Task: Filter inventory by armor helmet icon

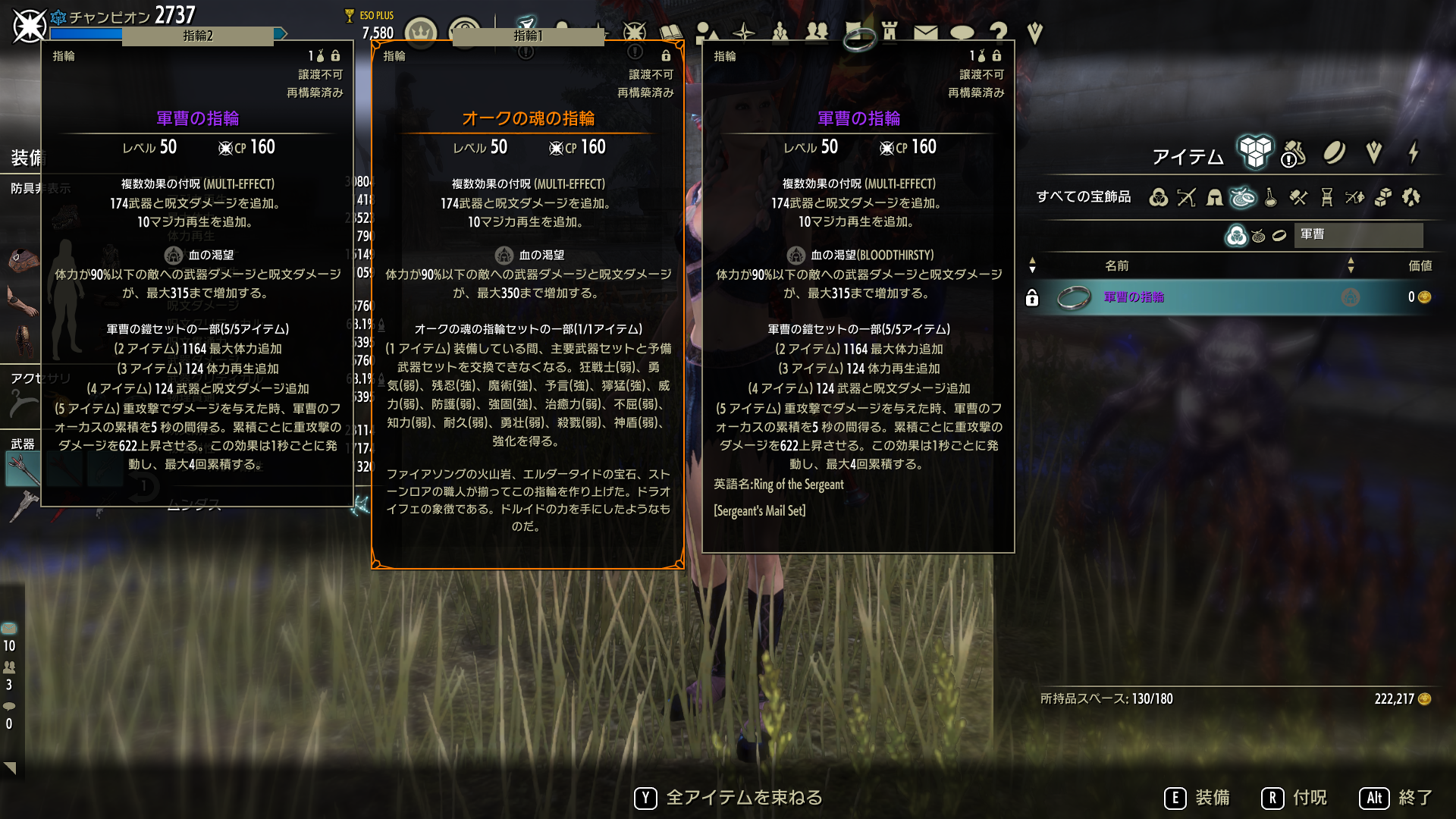Action: coord(1215,198)
